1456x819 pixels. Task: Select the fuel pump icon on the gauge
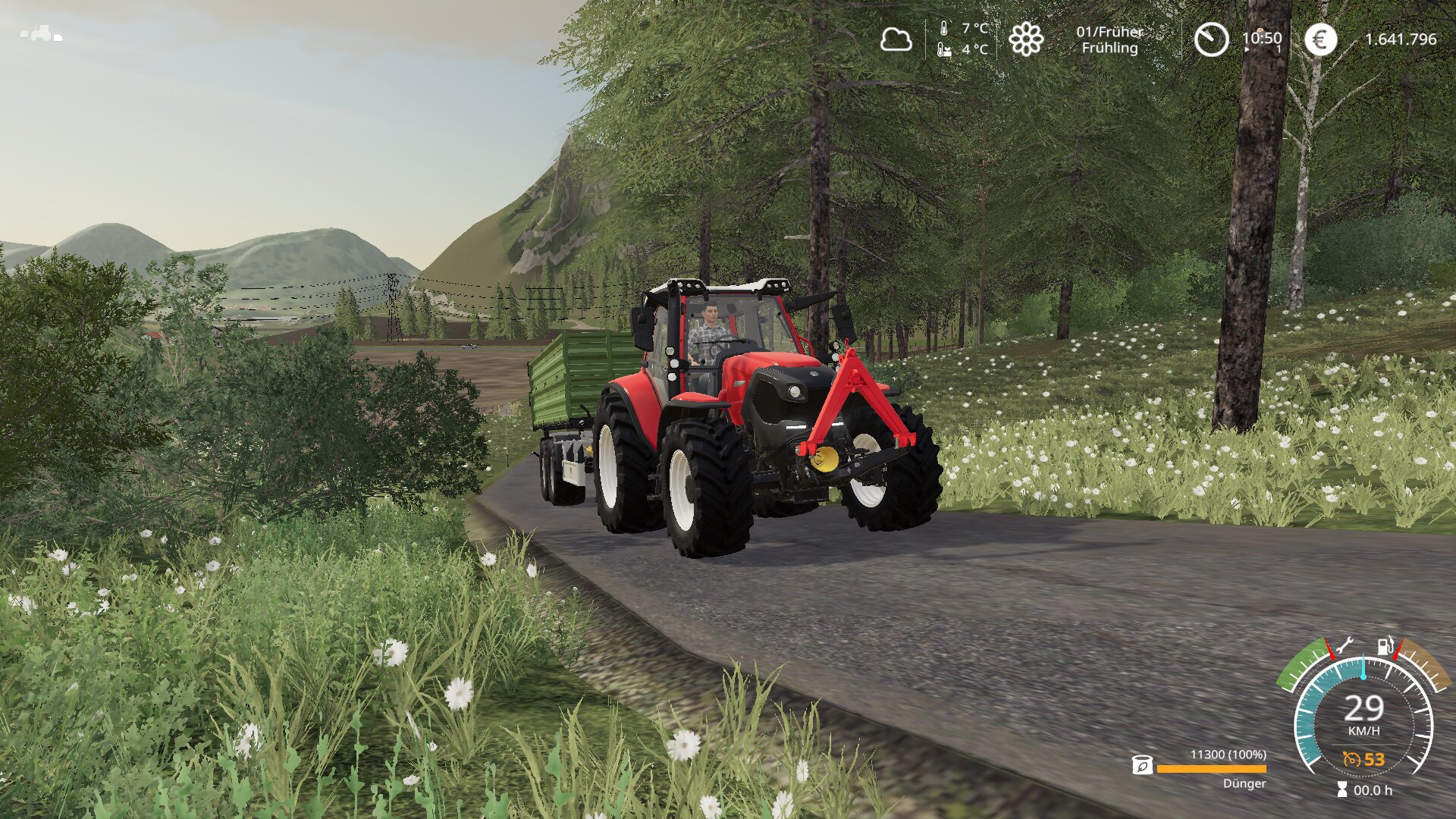[1385, 645]
